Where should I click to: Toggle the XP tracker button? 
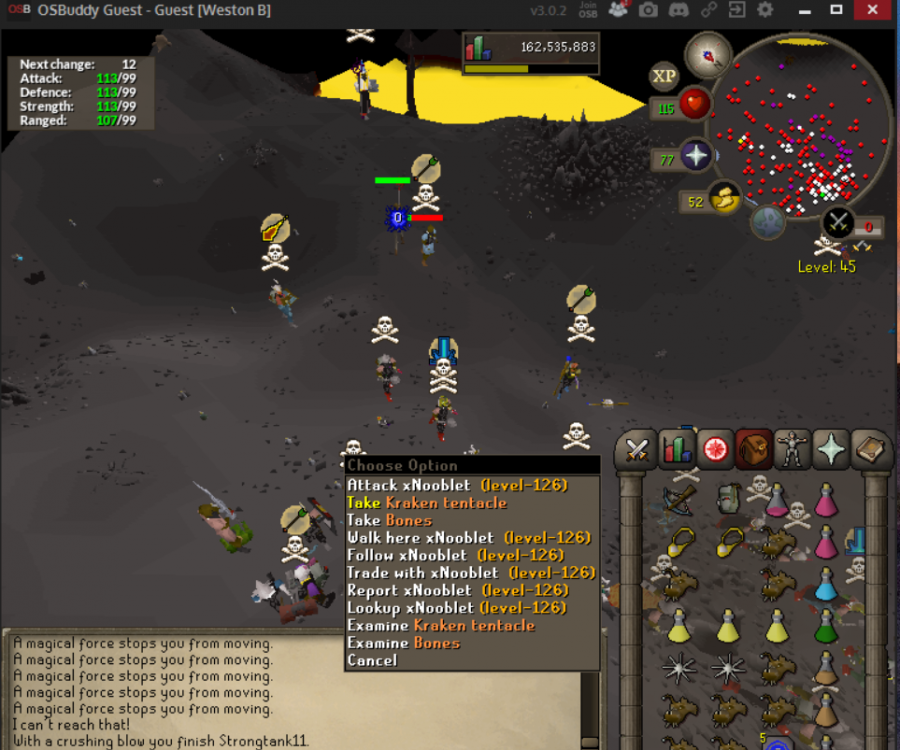coord(664,76)
